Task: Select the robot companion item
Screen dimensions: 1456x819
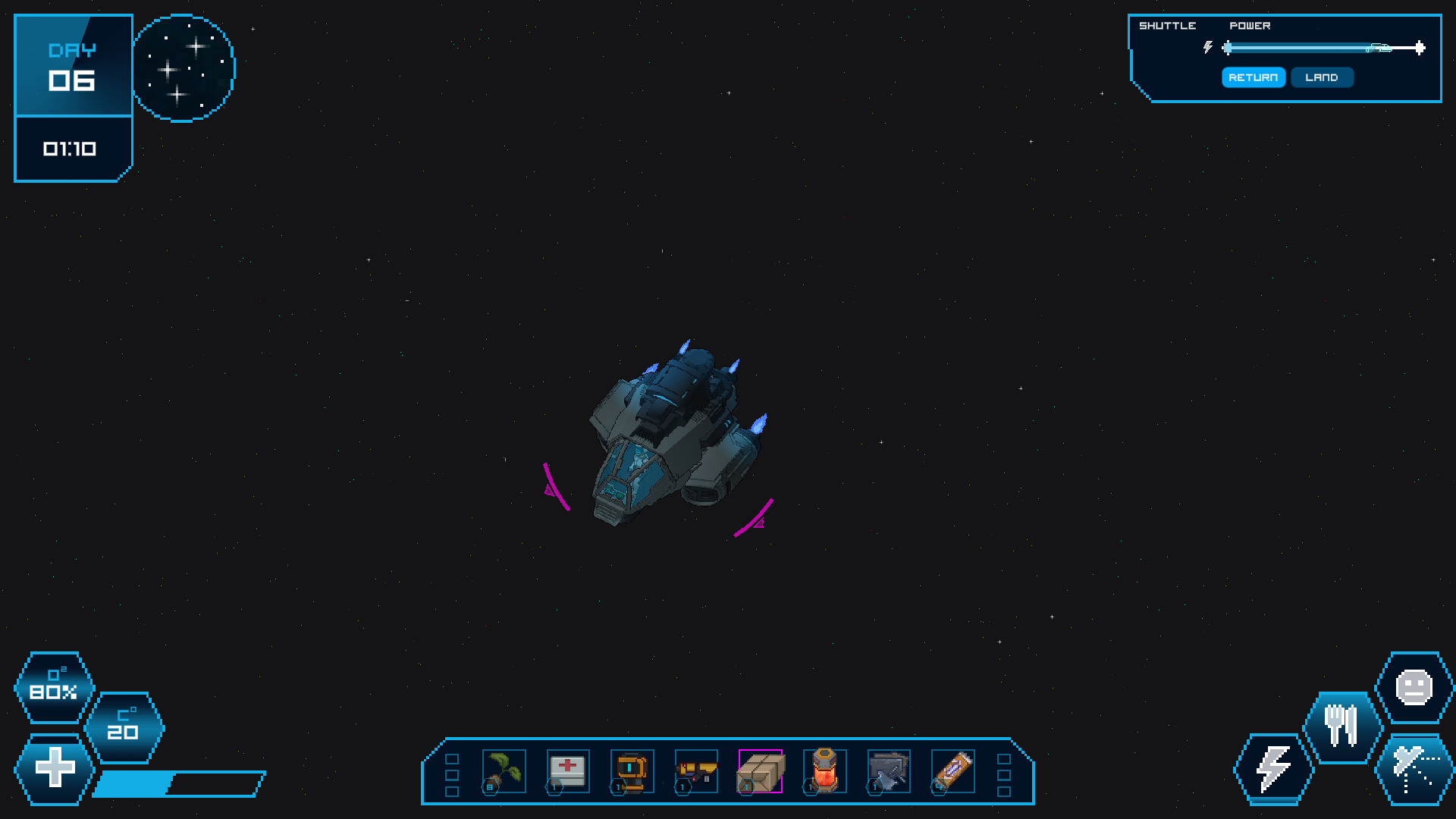Action: coord(631,770)
